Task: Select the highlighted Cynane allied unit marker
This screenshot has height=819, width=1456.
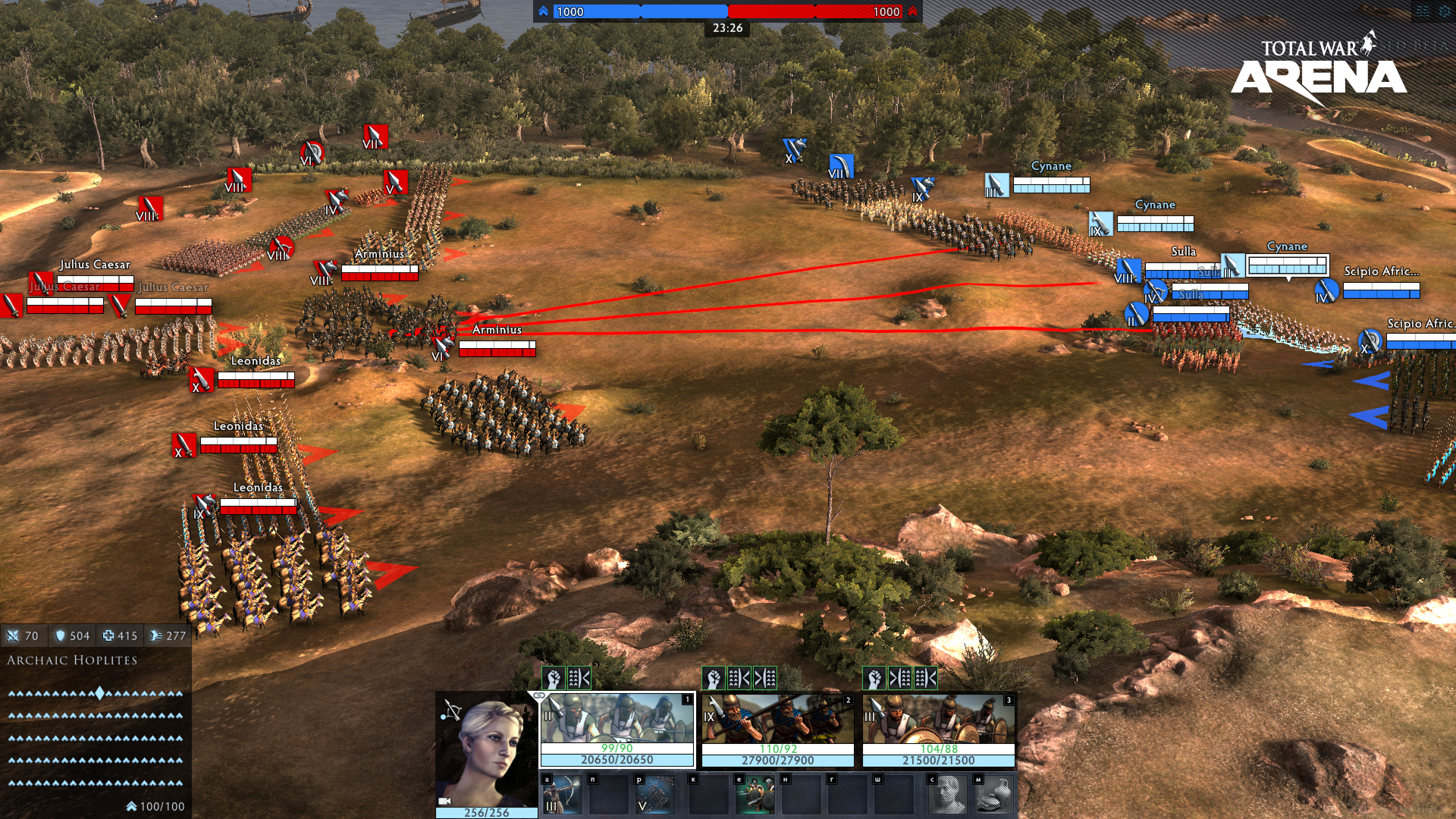Action: pos(1232,265)
